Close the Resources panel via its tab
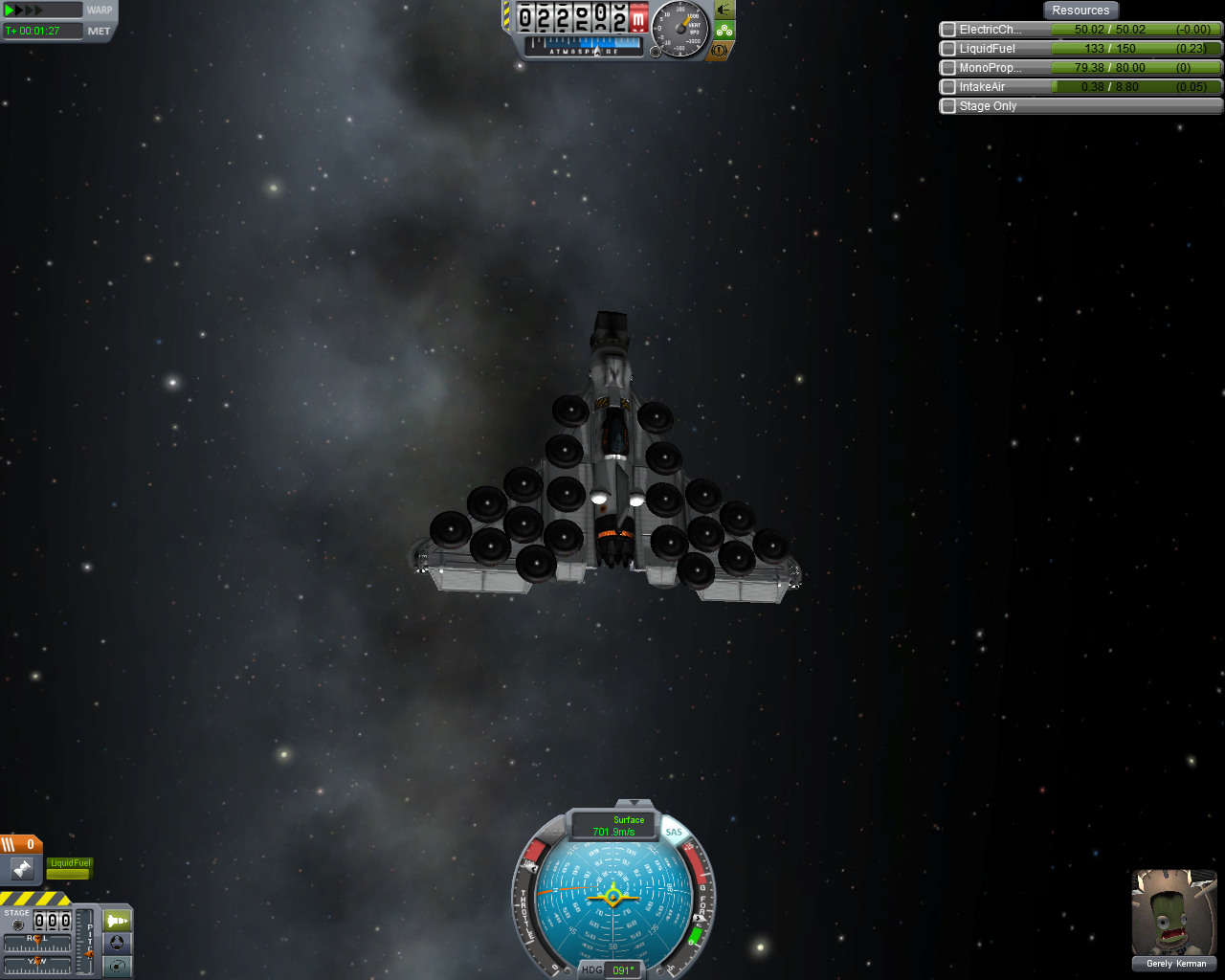1225x980 pixels. pyautogui.click(x=1080, y=11)
